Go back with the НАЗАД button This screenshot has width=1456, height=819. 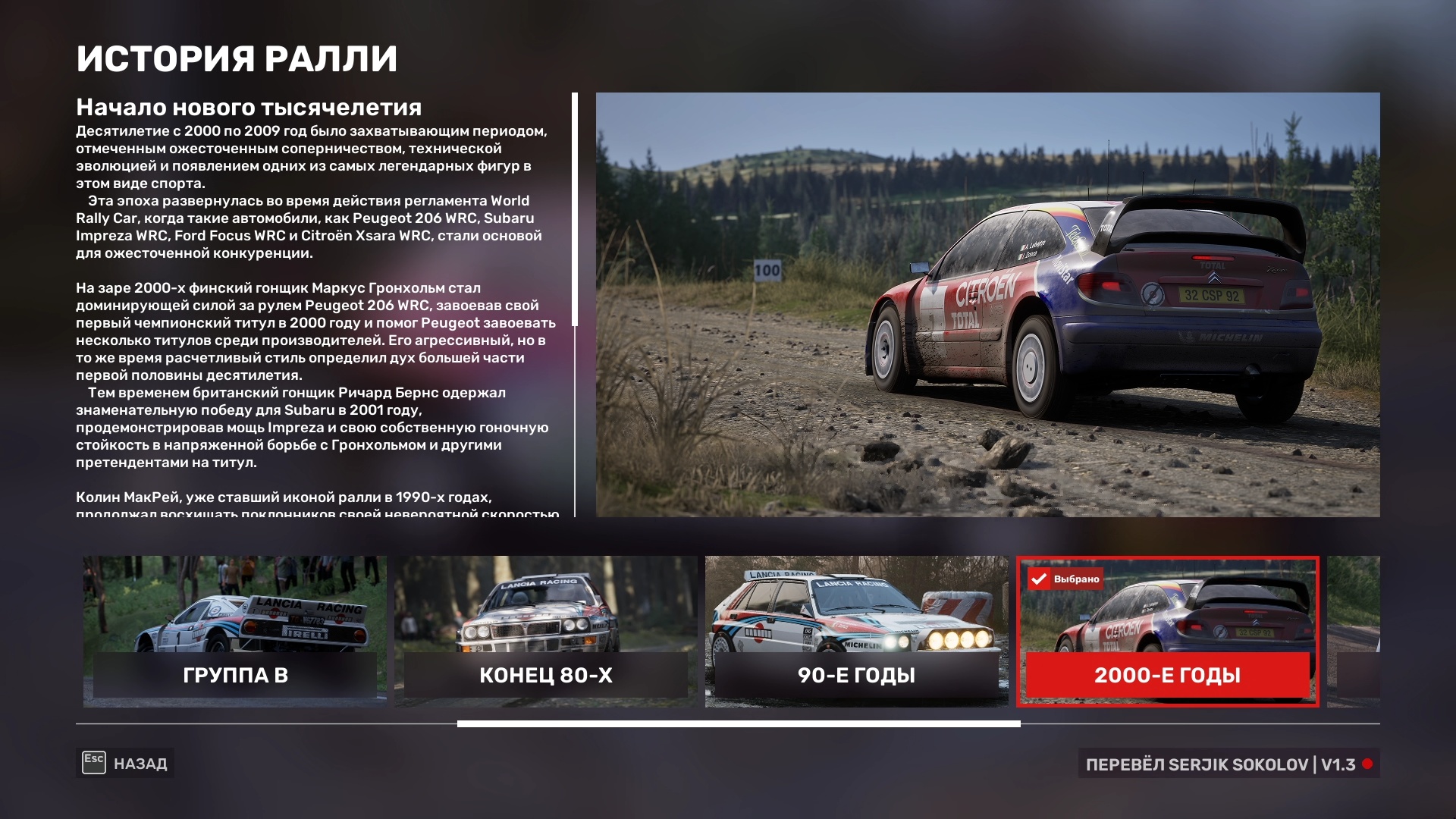point(125,763)
